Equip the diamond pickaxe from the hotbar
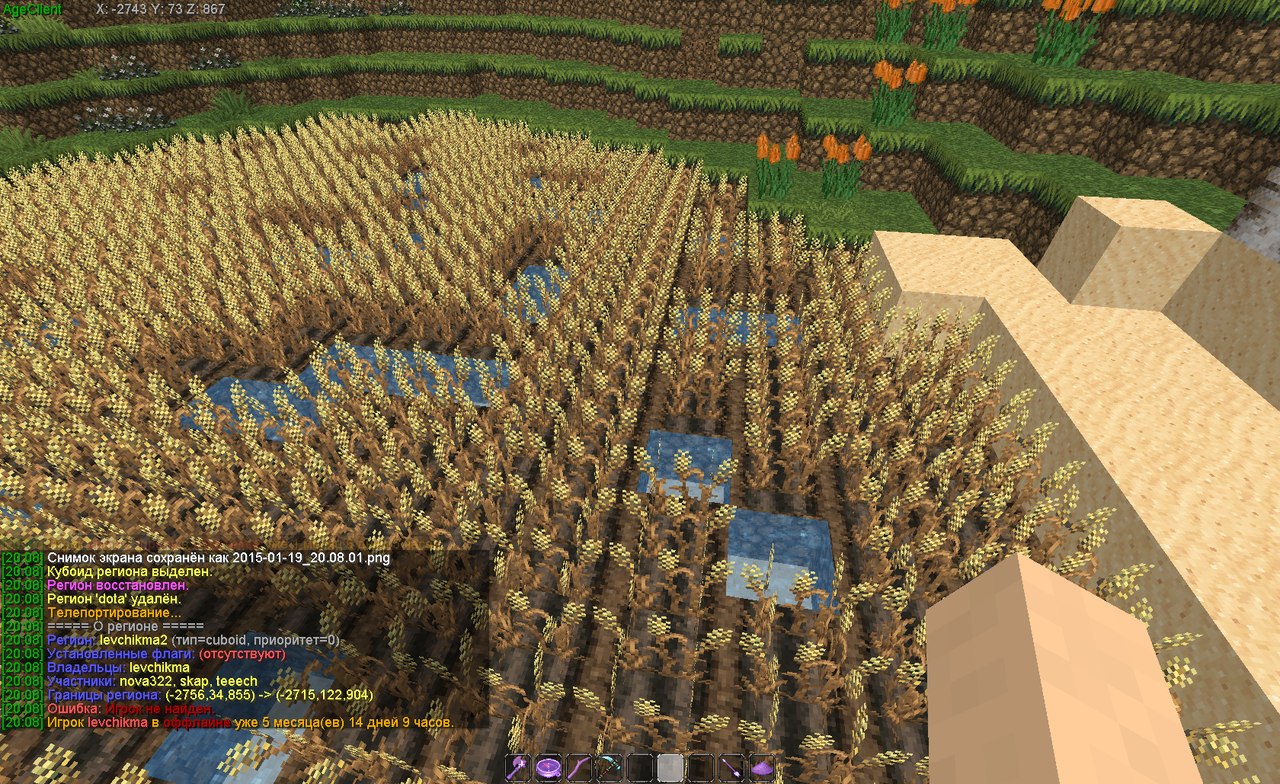1280x784 pixels. tap(610, 768)
